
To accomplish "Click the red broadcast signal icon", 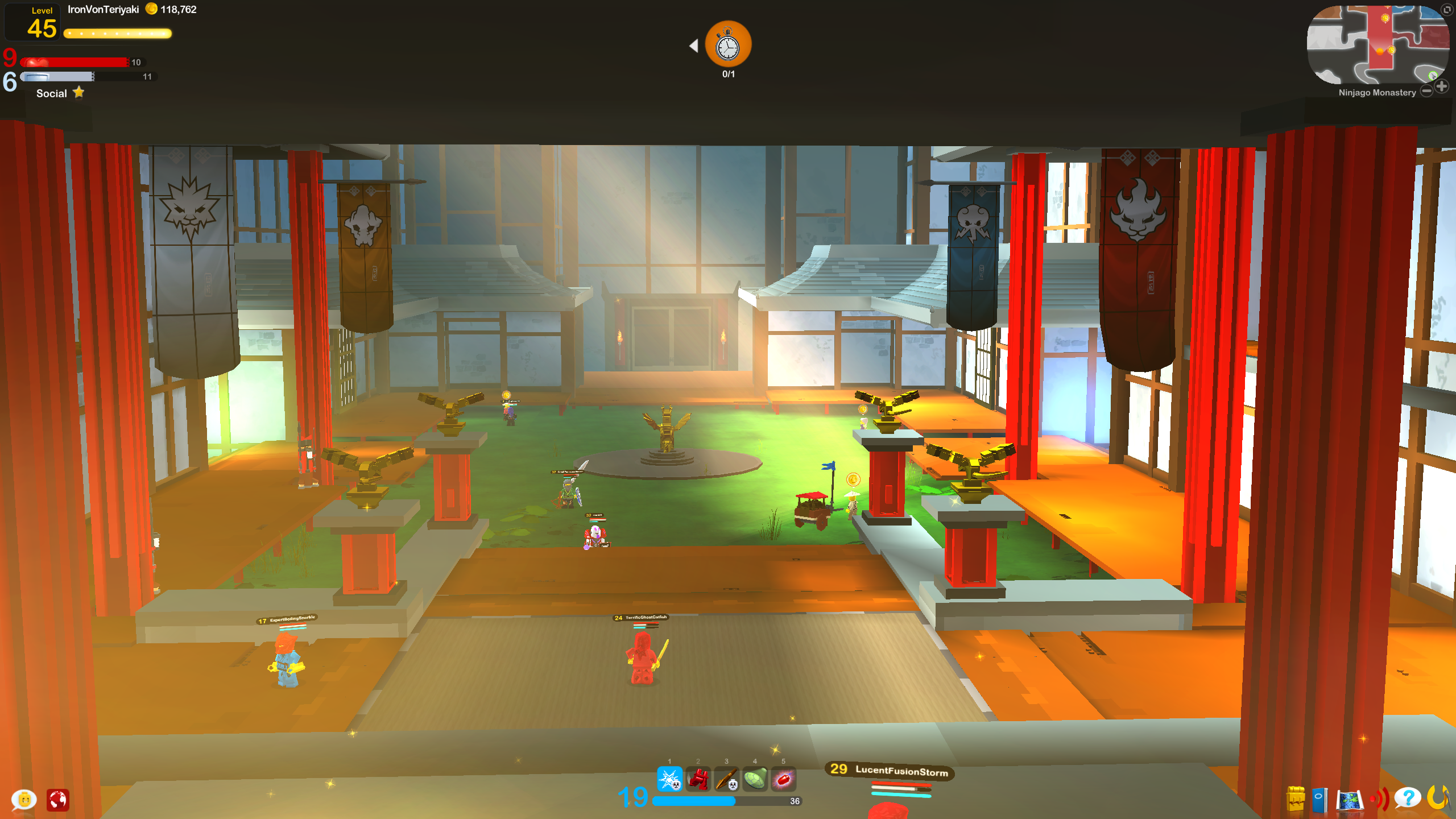I will coord(1380,800).
